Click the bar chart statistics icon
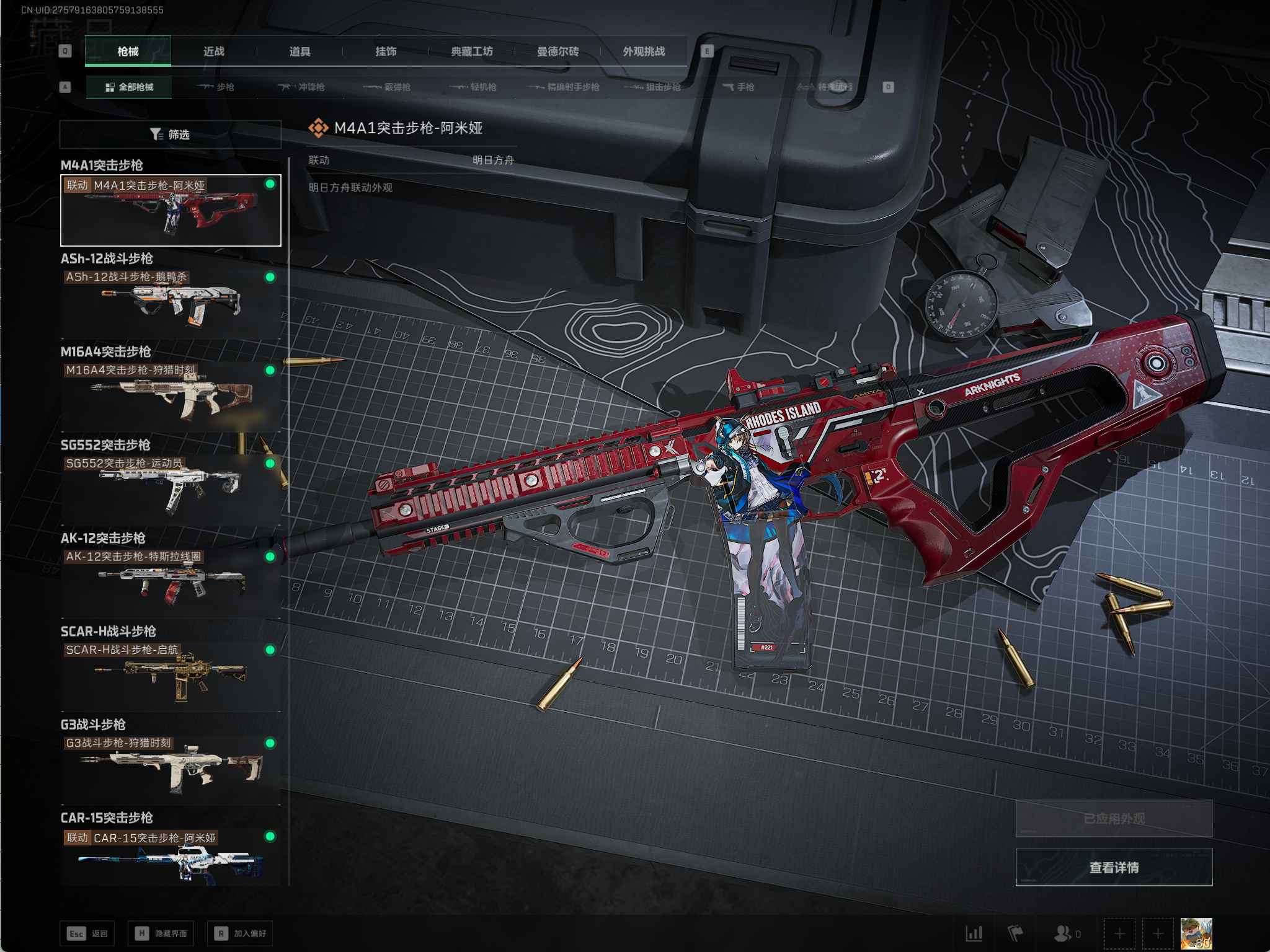Viewport: 1270px width, 952px height. click(x=974, y=933)
